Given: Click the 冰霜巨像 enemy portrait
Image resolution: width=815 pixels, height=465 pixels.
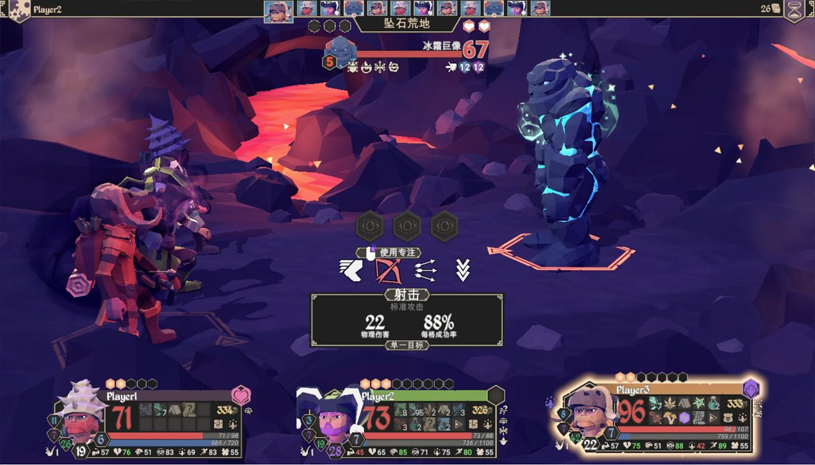Looking at the screenshot, I should point(342,50).
